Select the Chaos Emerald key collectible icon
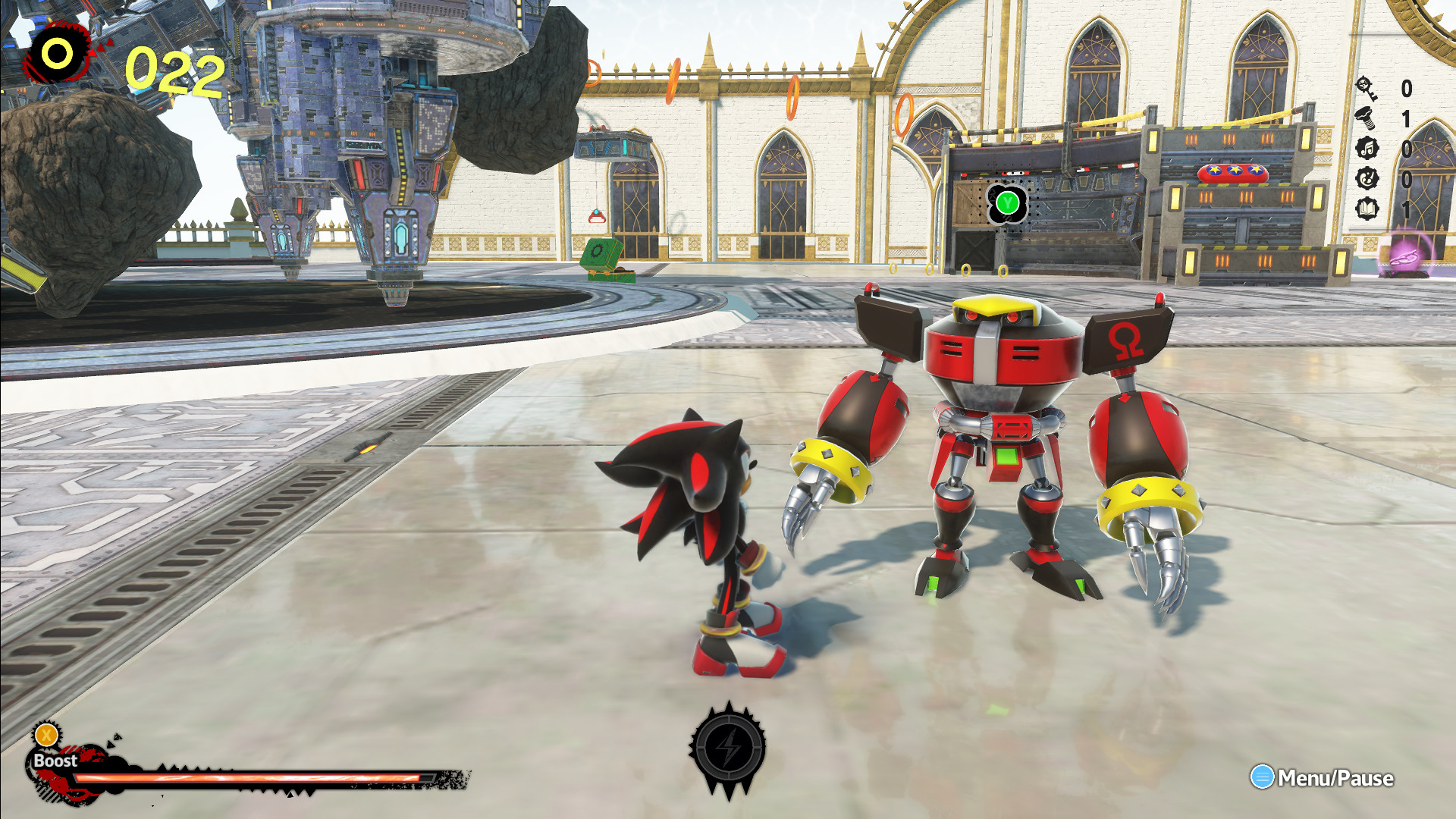Viewport: 1456px width, 819px height. 1367,89
